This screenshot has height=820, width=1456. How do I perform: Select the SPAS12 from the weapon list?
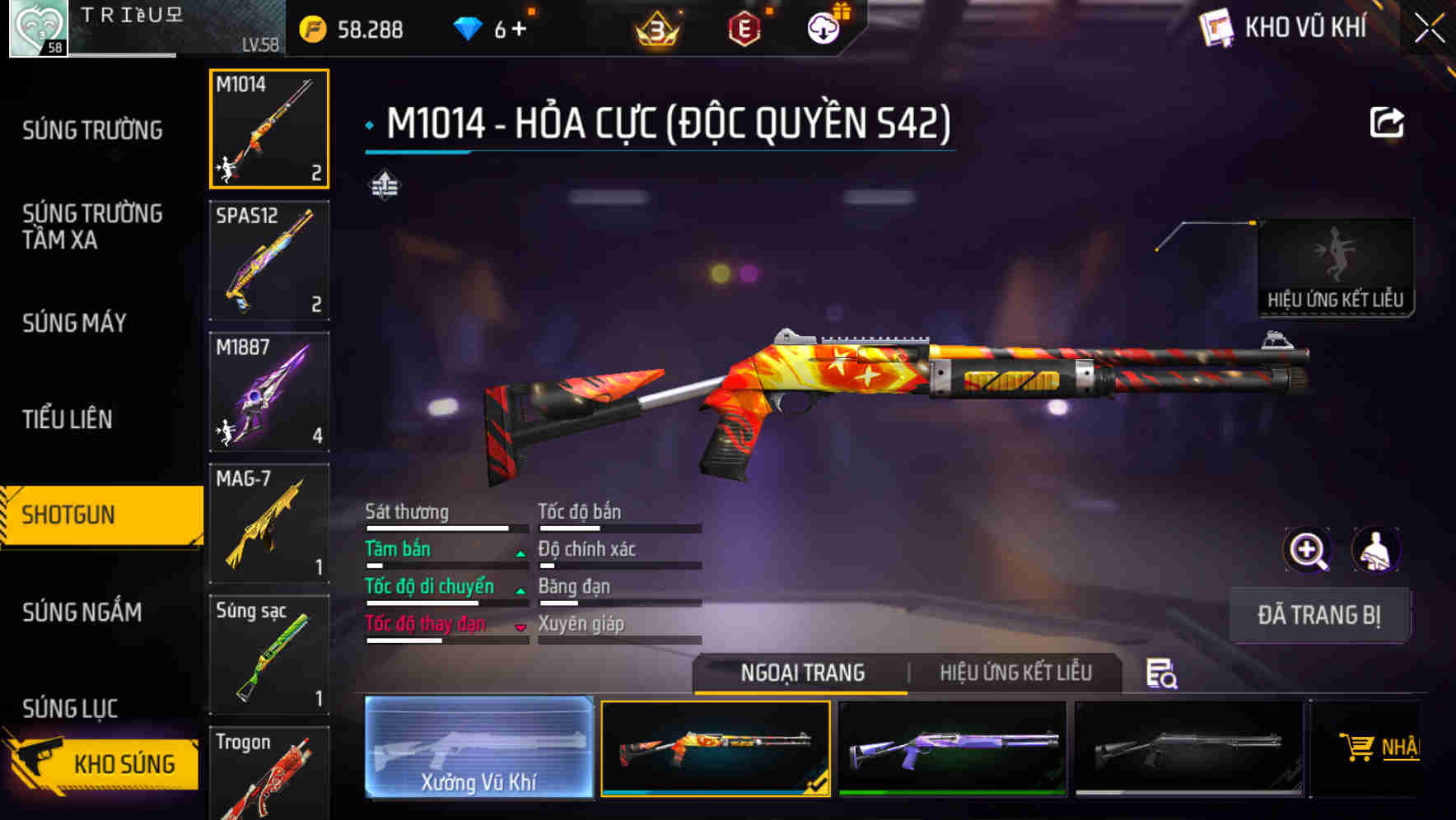(268, 259)
